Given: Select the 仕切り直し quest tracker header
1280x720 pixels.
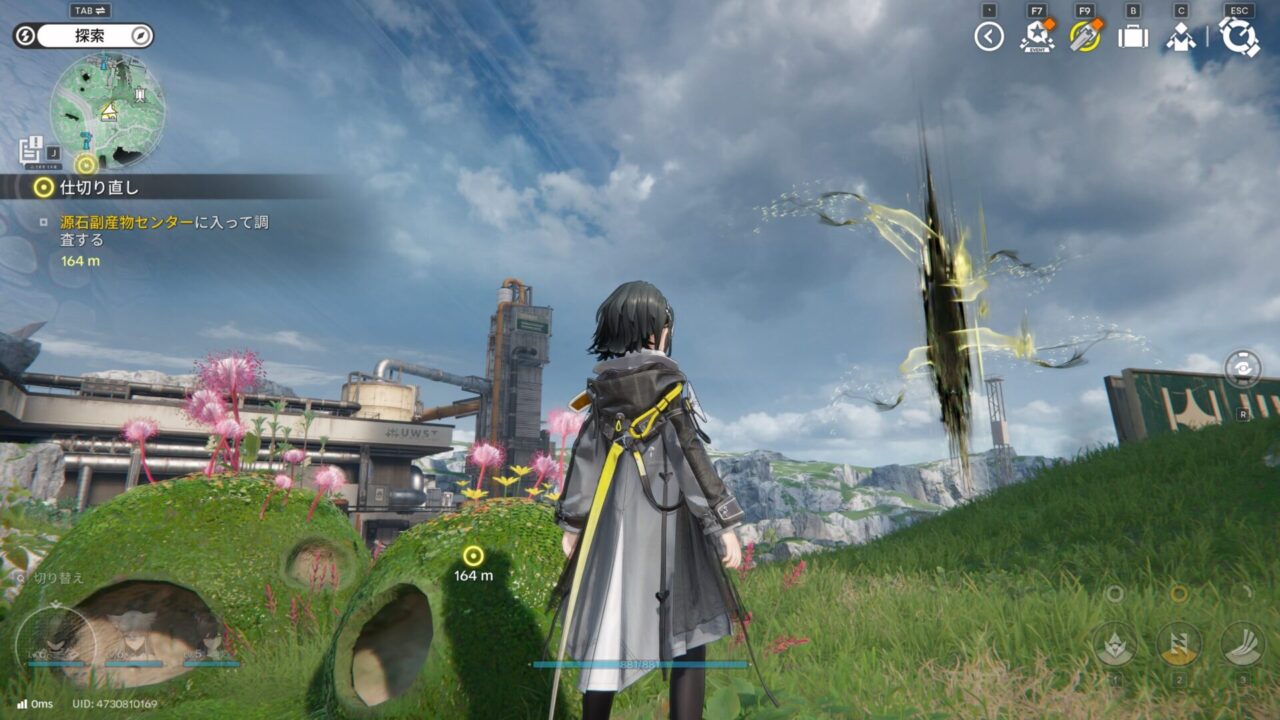Looking at the screenshot, I should tap(100, 187).
